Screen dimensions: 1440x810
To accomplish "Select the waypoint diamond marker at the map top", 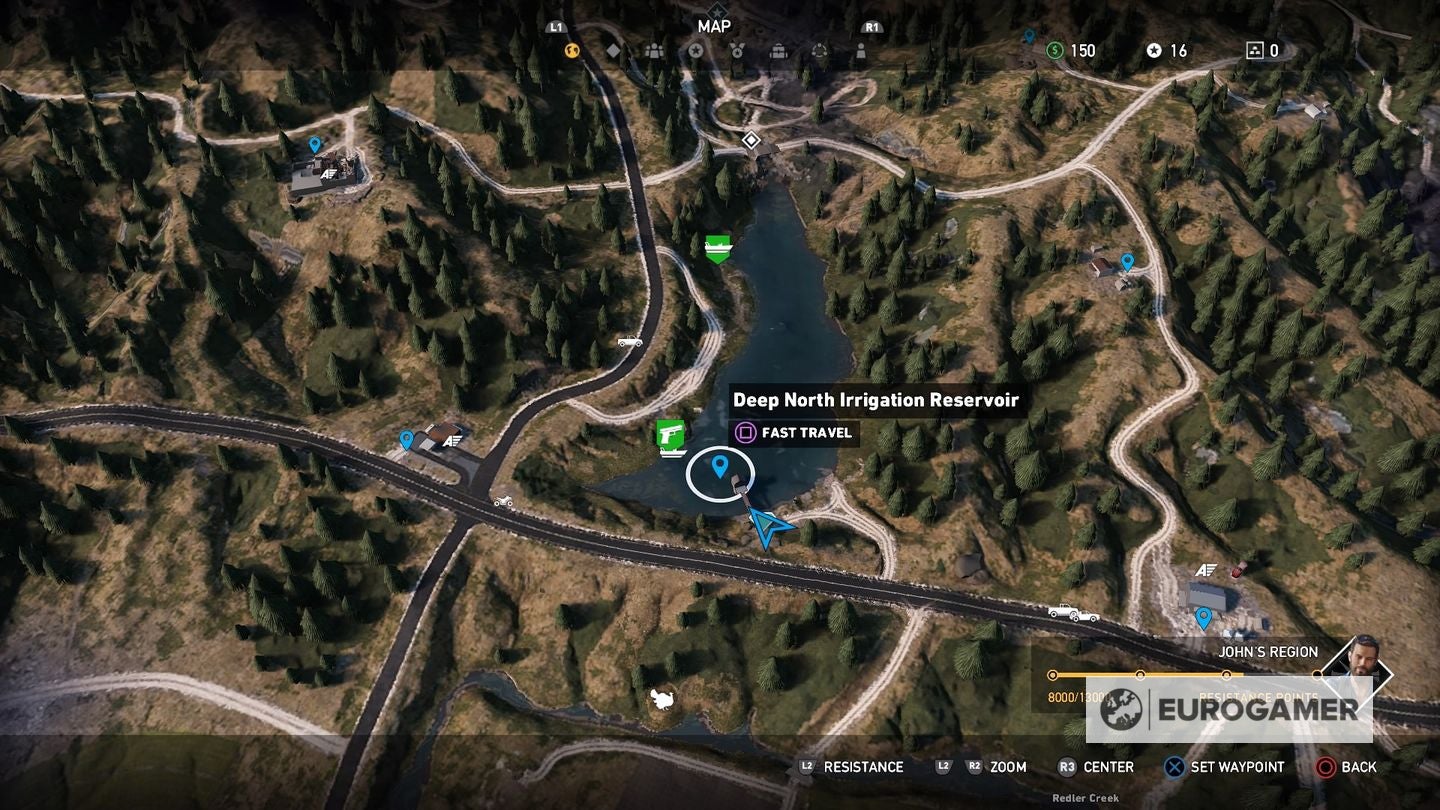I will click(751, 140).
